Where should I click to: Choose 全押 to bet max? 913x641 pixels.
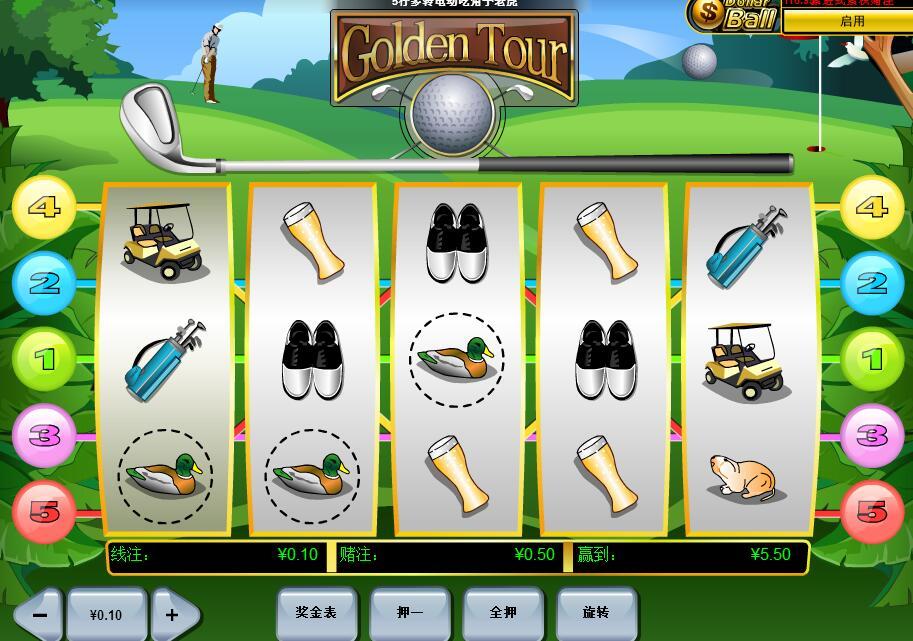click(x=503, y=612)
